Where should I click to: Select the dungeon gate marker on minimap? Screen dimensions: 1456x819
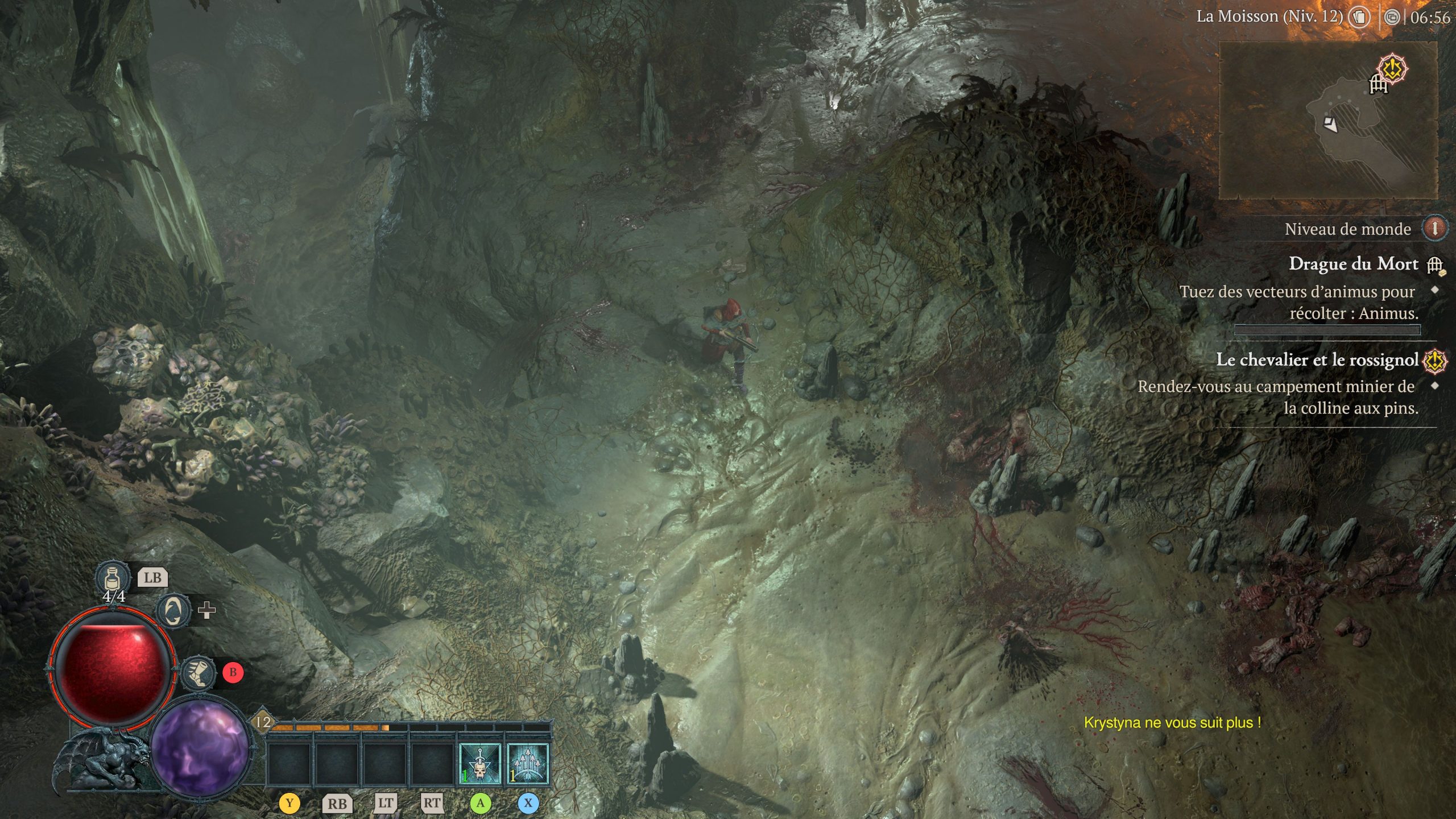click(1378, 85)
